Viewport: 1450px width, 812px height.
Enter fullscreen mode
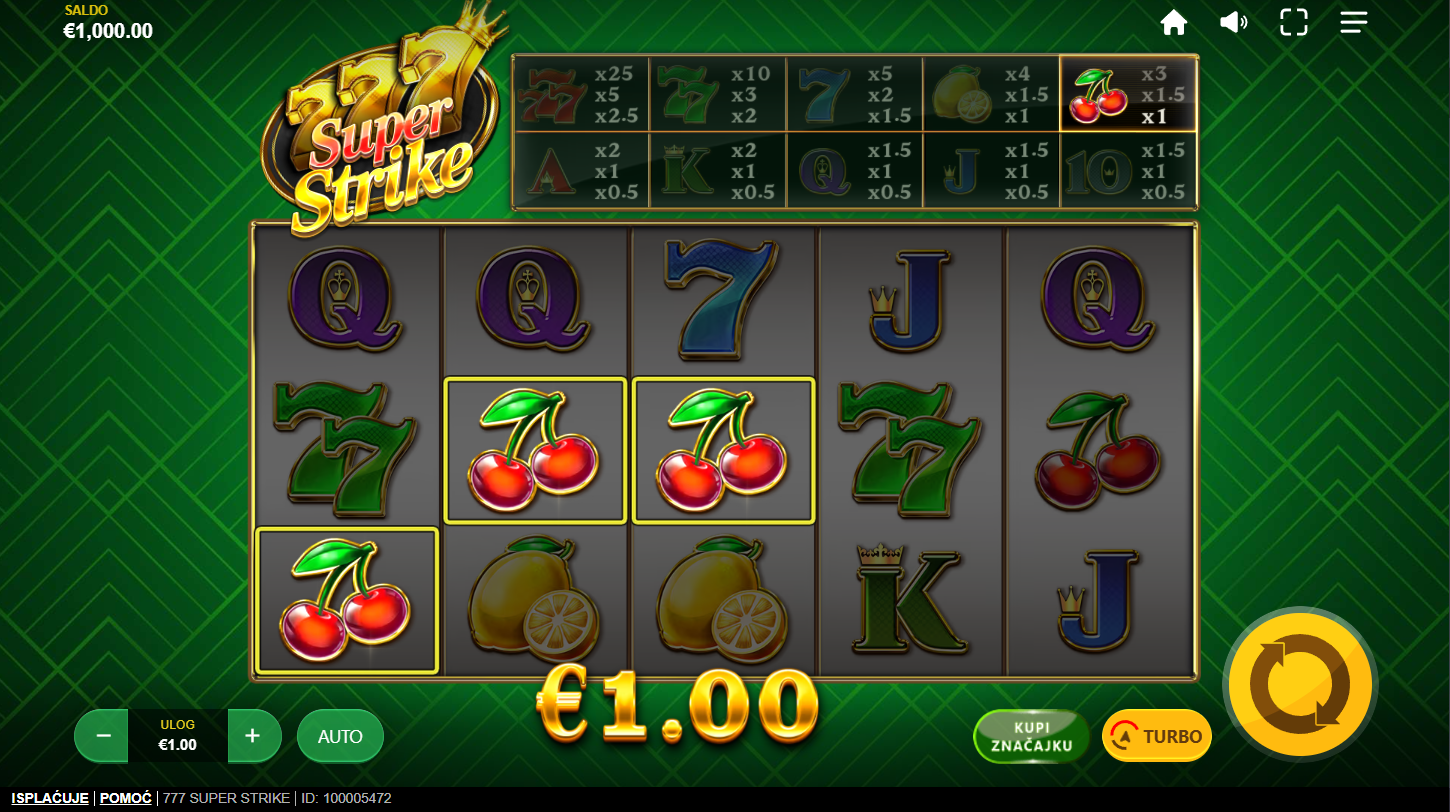[x=1294, y=22]
